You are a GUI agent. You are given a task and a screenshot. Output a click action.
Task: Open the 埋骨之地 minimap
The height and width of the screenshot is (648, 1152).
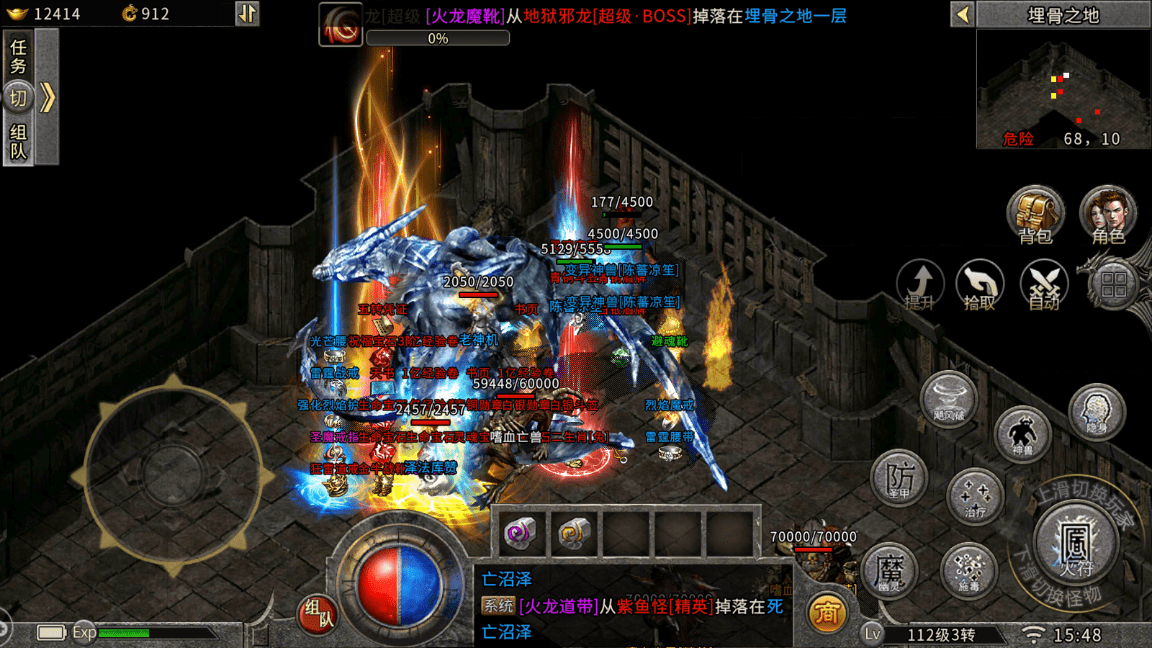1063,89
